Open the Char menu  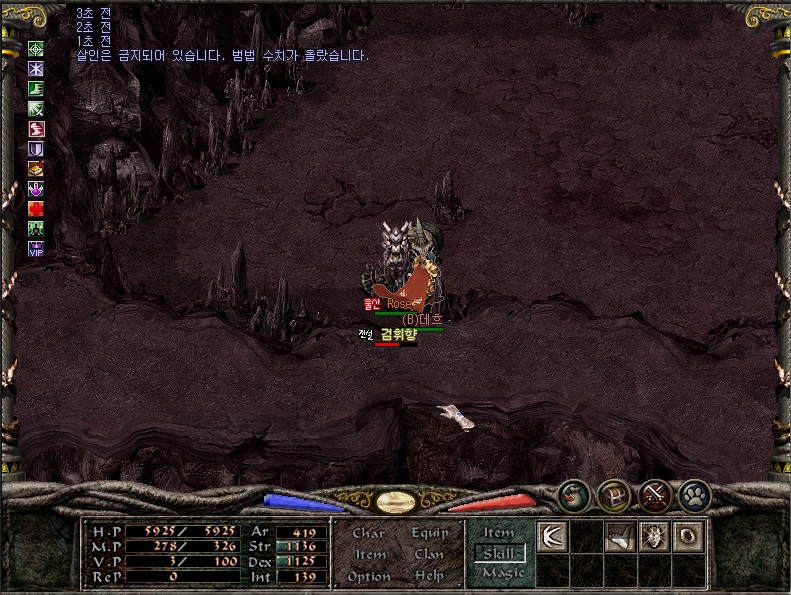pos(368,534)
